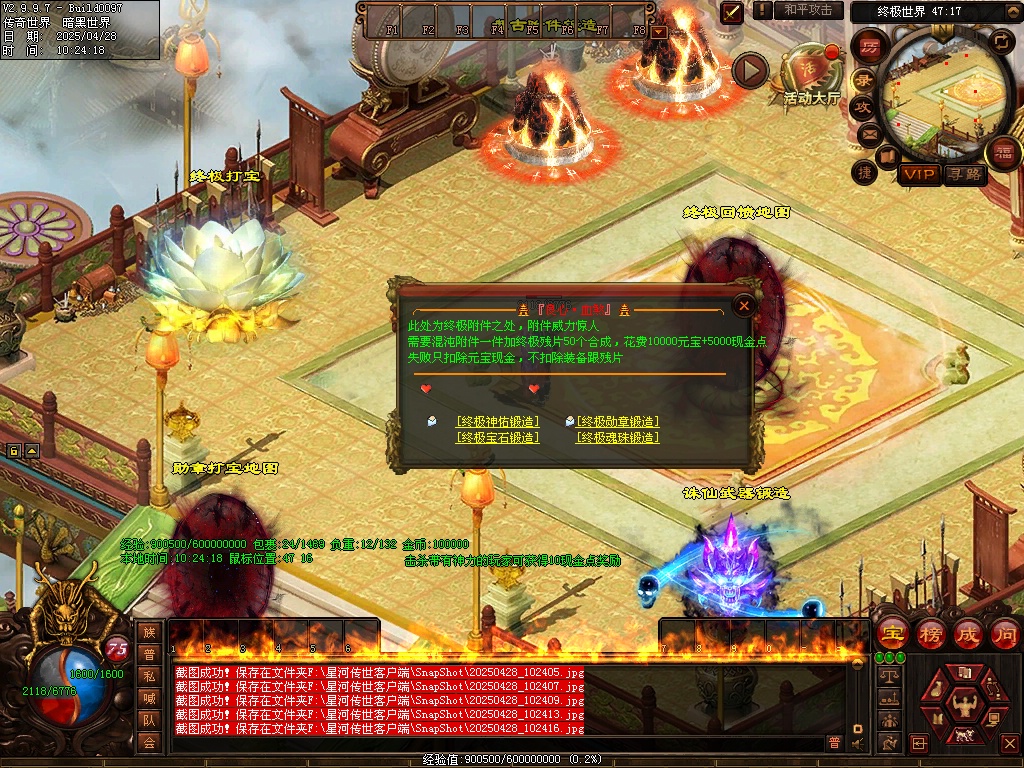The height and width of the screenshot is (768, 1024).
Task: Choose the 终极宝石锻造 option
Action: [x=497, y=438]
